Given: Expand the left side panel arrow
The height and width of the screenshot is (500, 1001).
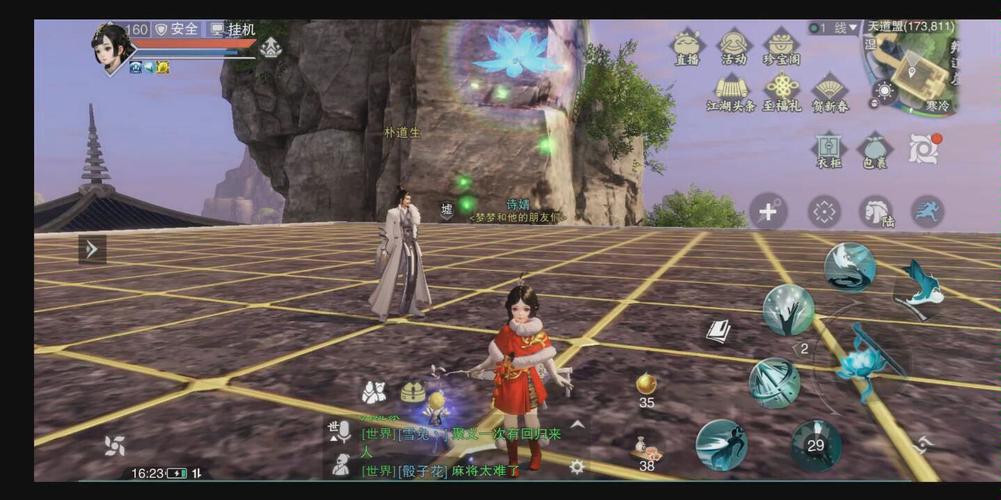Looking at the screenshot, I should pyautogui.click(x=92, y=249).
